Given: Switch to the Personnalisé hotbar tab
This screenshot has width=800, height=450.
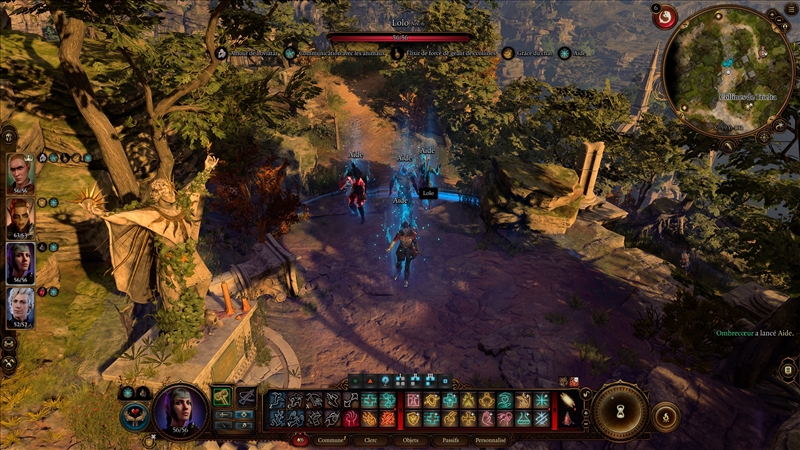Looking at the screenshot, I should tap(491, 440).
